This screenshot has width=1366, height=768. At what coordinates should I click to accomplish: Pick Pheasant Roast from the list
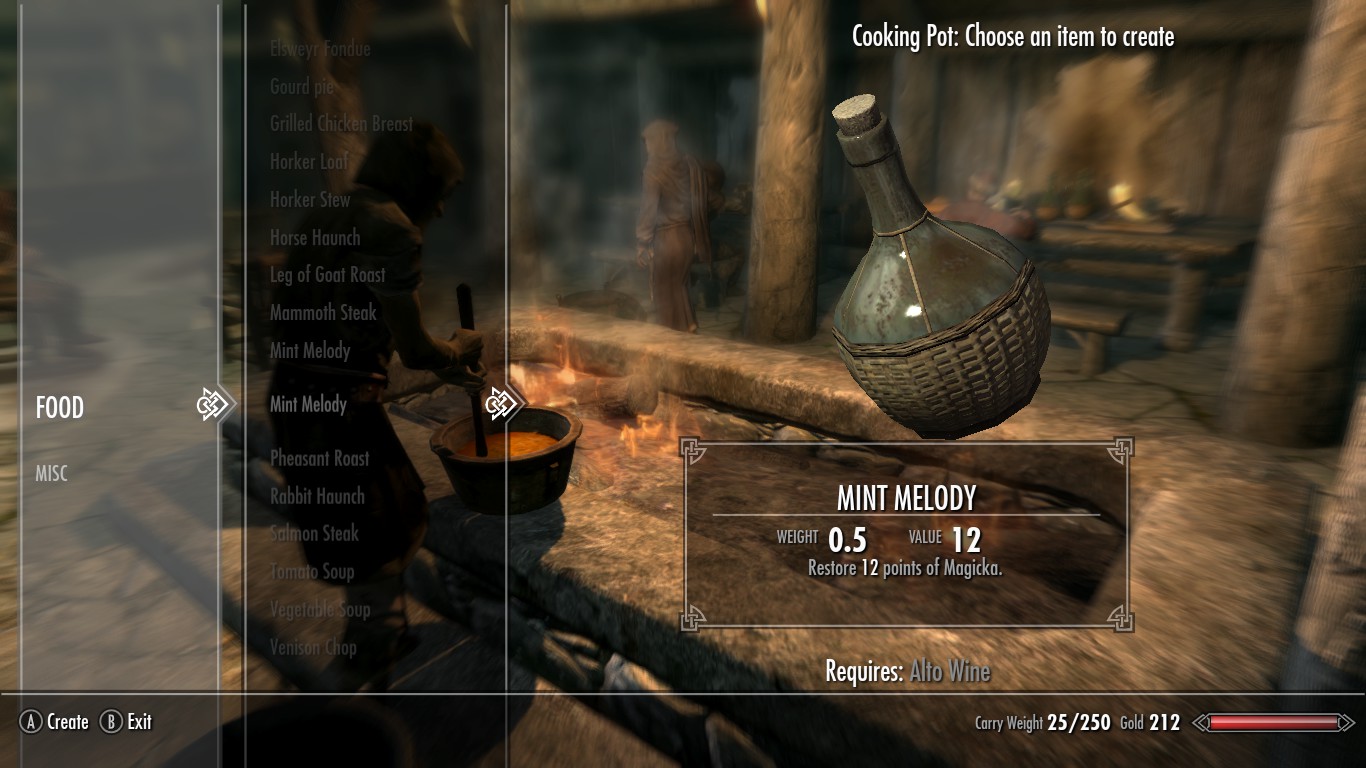click(x=320, y=459)
